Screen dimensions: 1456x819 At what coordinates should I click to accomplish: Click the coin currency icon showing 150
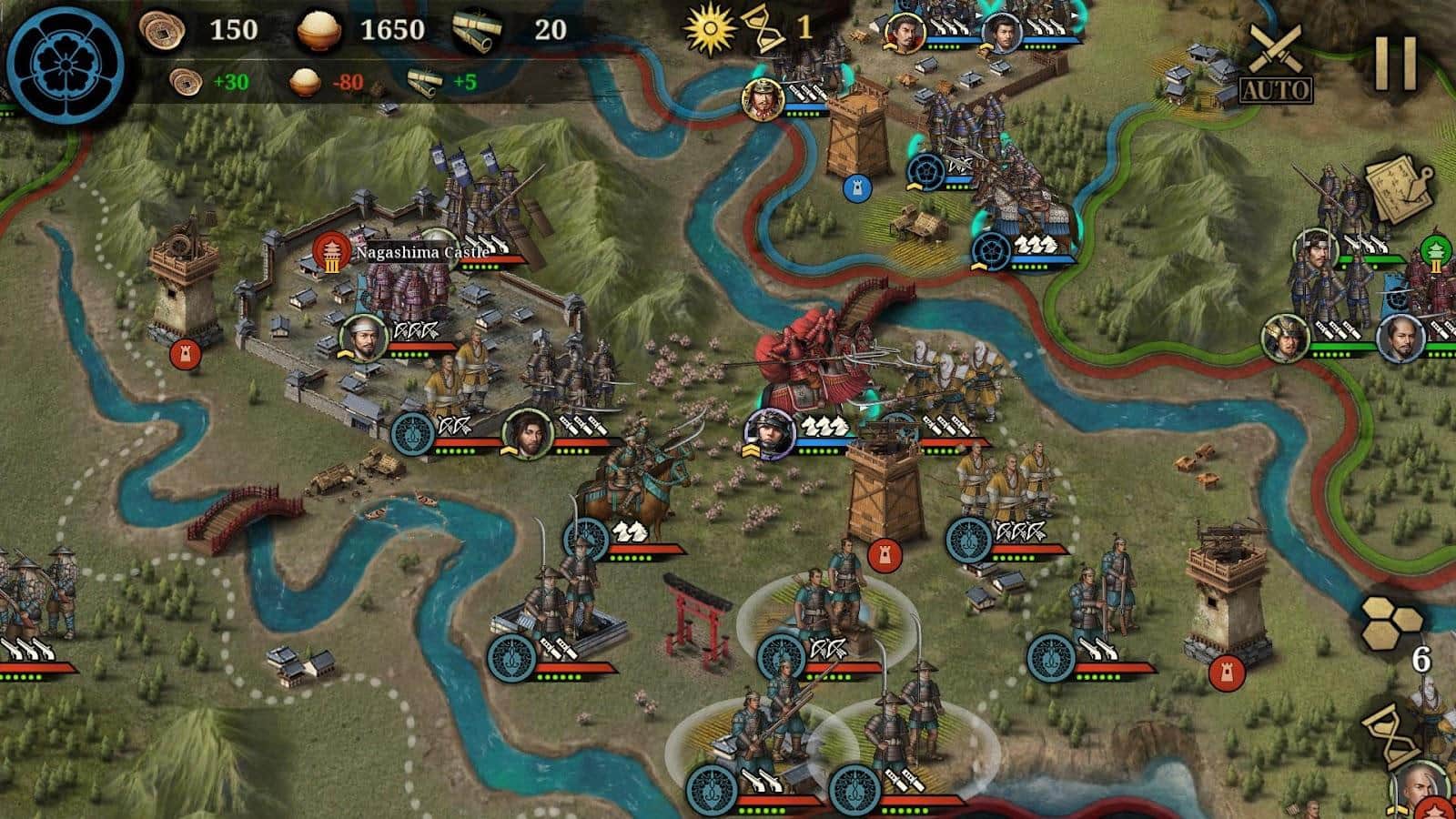pos(162,30)
